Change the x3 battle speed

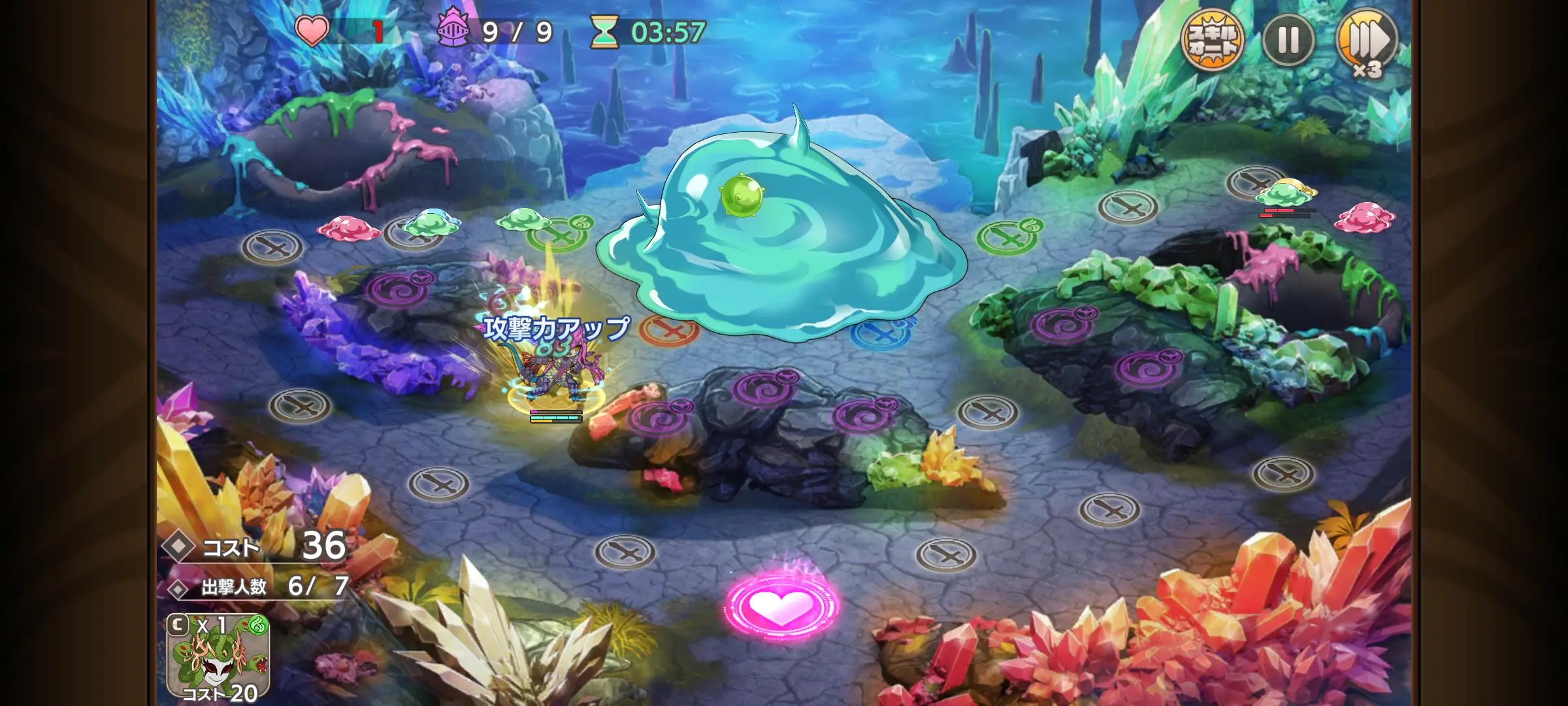(1367, 42)
